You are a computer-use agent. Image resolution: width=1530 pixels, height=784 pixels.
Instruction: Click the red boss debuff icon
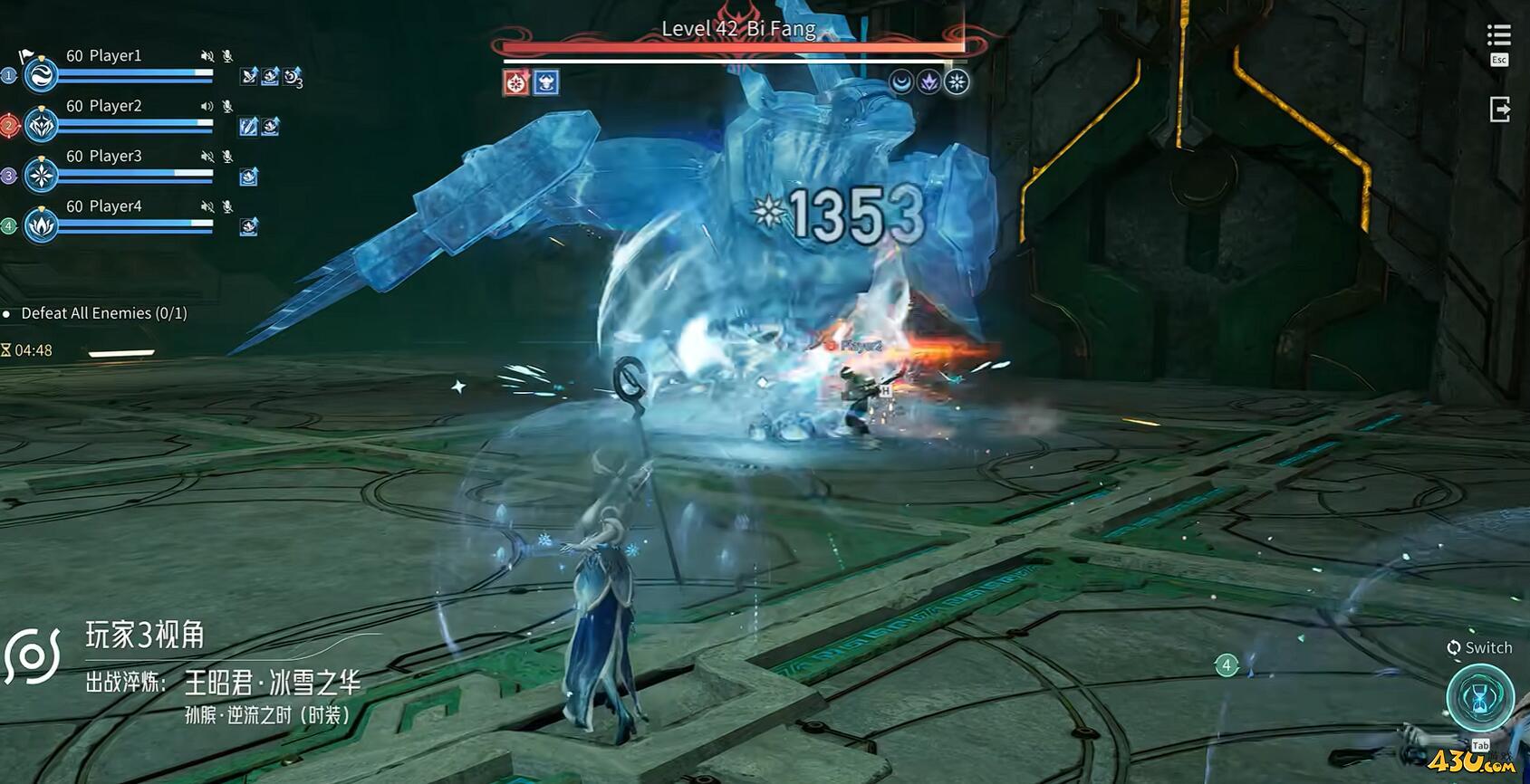pos(516,83)
